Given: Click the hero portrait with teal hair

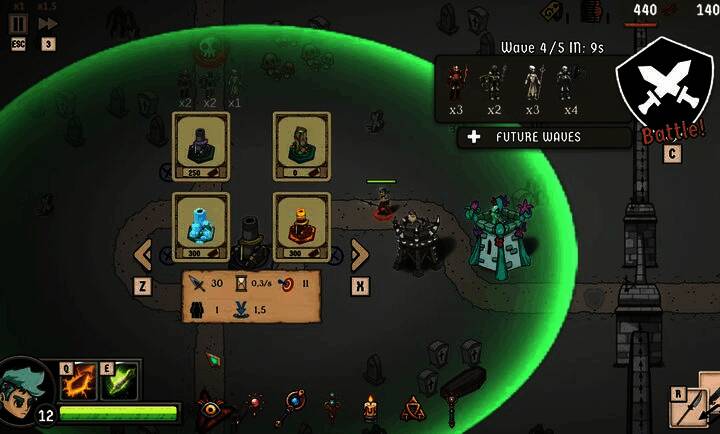Looking at the screenshot, I should pyautogui.click(x=23, y=386).
